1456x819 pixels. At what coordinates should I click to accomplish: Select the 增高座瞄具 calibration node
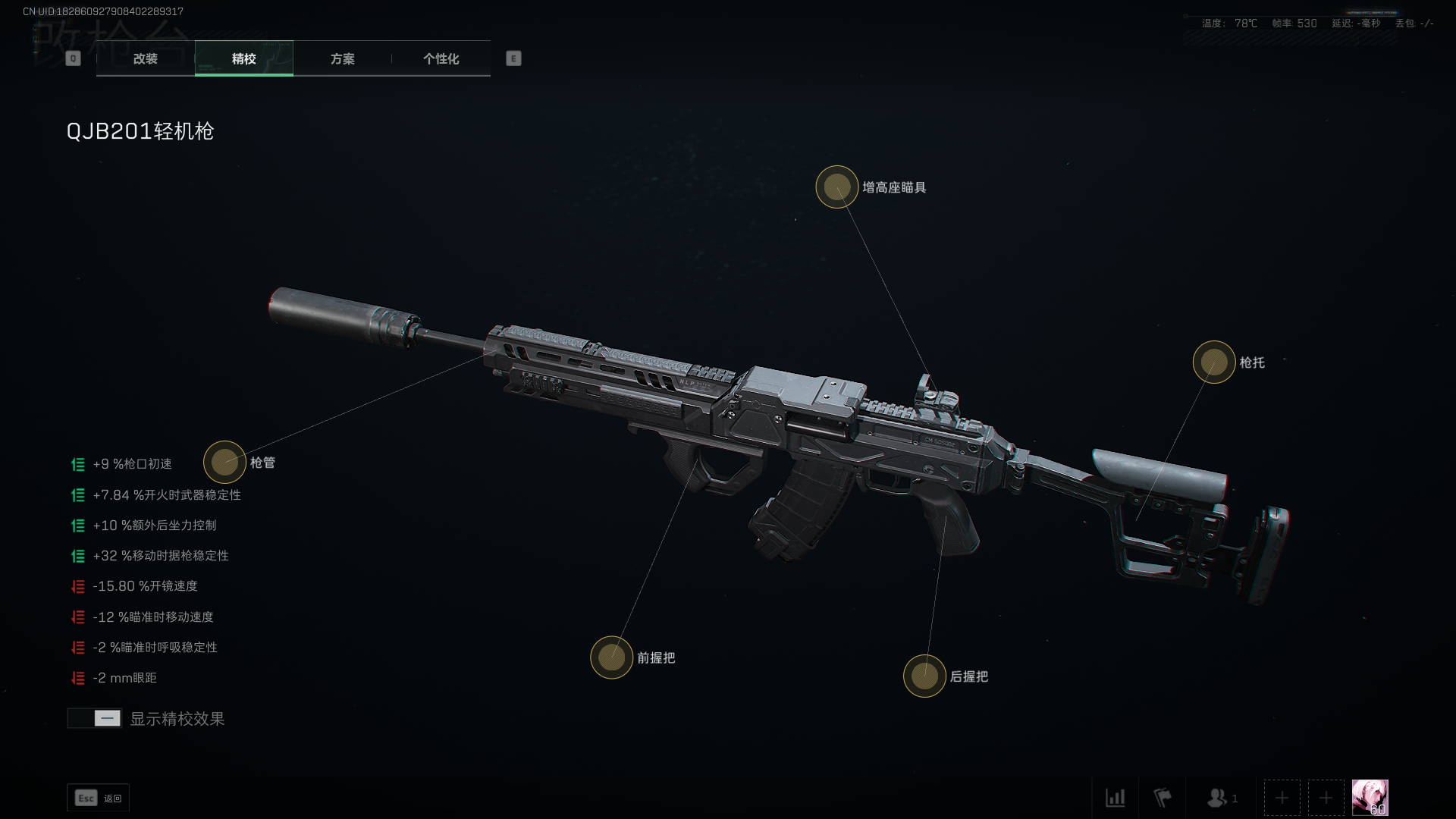(x=836, y=187)
